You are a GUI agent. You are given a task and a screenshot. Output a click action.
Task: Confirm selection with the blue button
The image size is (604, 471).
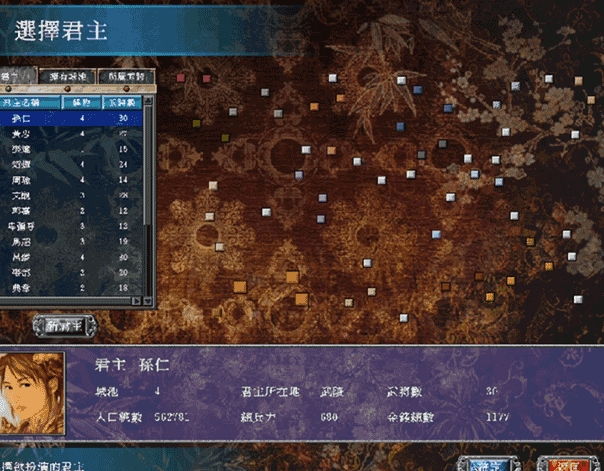click(x=489, y=463)
